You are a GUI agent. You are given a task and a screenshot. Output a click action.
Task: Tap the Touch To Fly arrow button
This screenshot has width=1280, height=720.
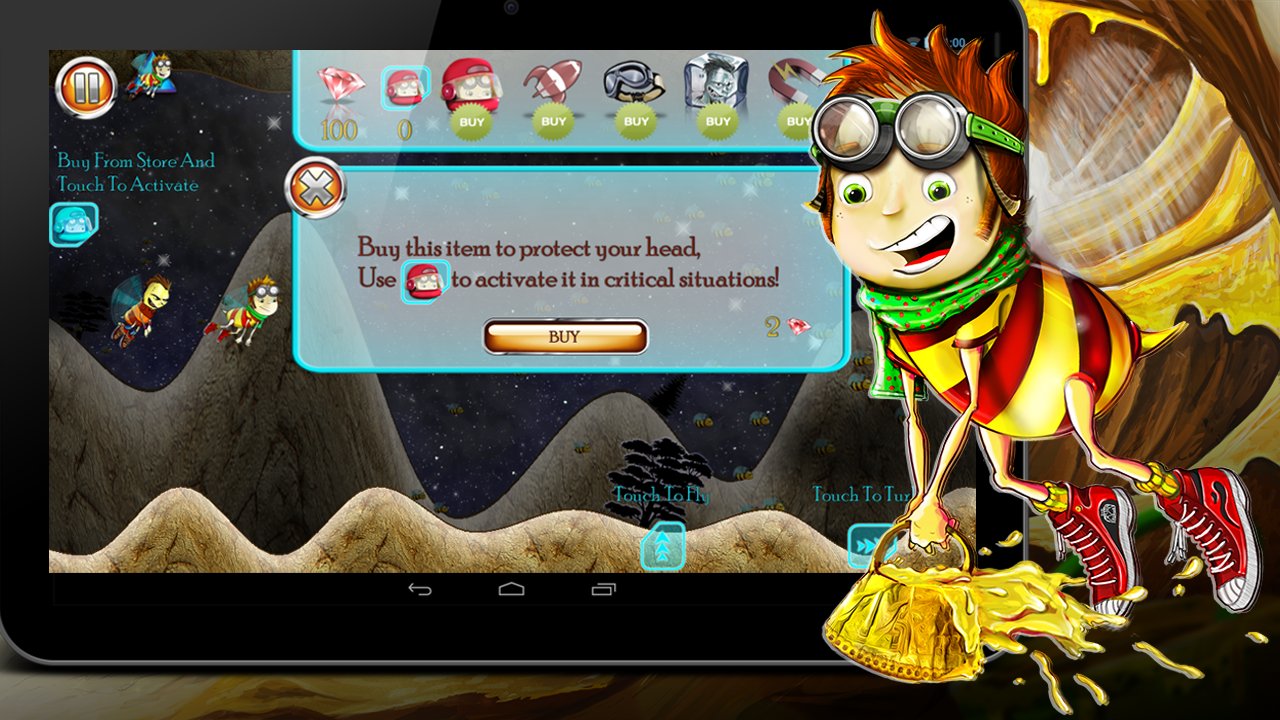click(x=663, y=546)
